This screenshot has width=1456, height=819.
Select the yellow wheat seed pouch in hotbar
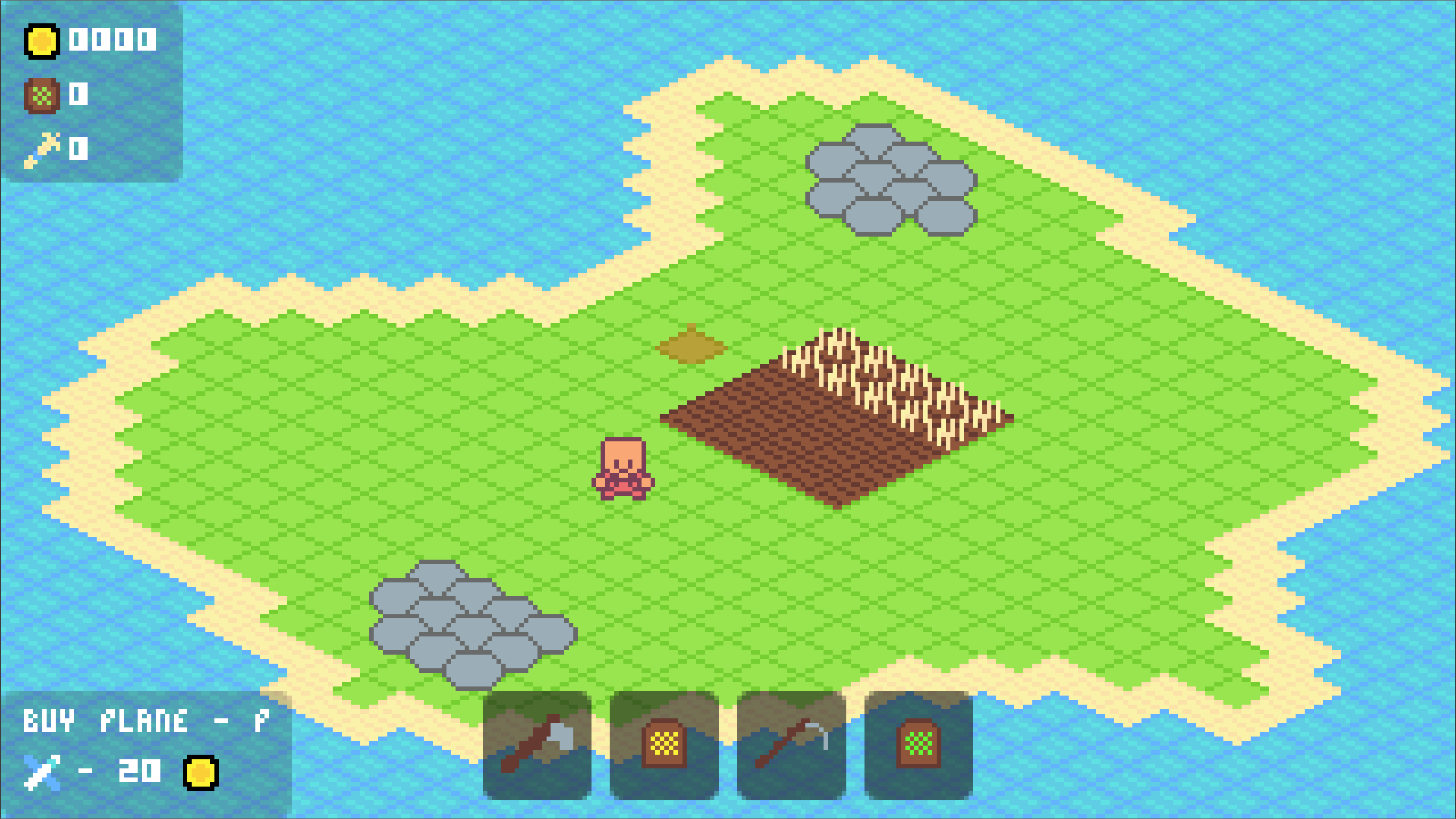(x=663, y=745)
